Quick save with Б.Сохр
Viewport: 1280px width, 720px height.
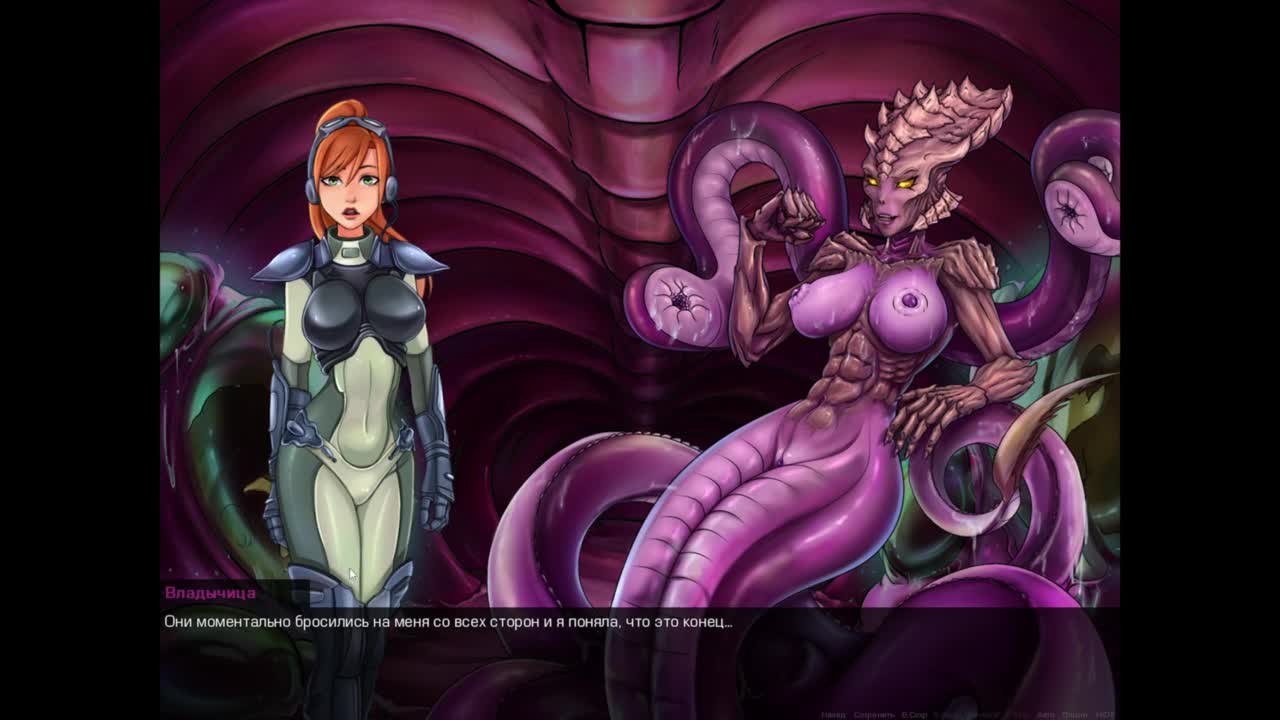tap(915, 715)
